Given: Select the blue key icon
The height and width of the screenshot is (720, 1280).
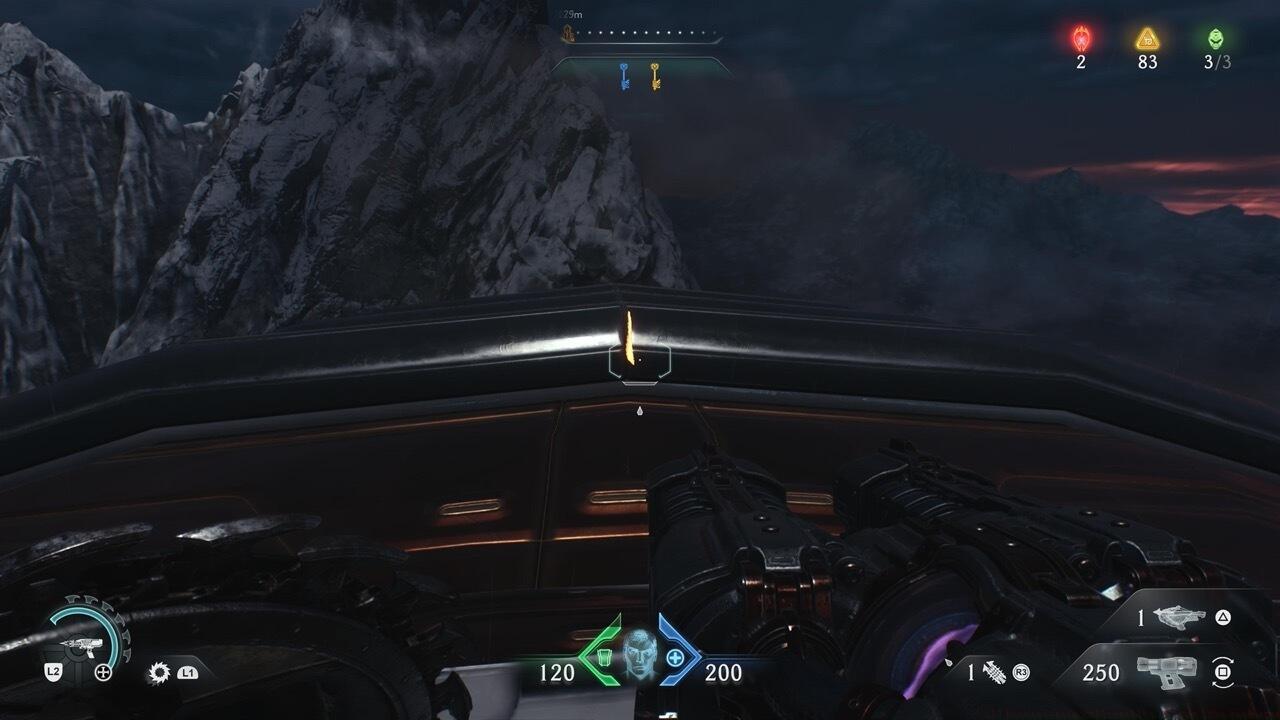Looking at the screenshot, I should click(x=624, y=76).
